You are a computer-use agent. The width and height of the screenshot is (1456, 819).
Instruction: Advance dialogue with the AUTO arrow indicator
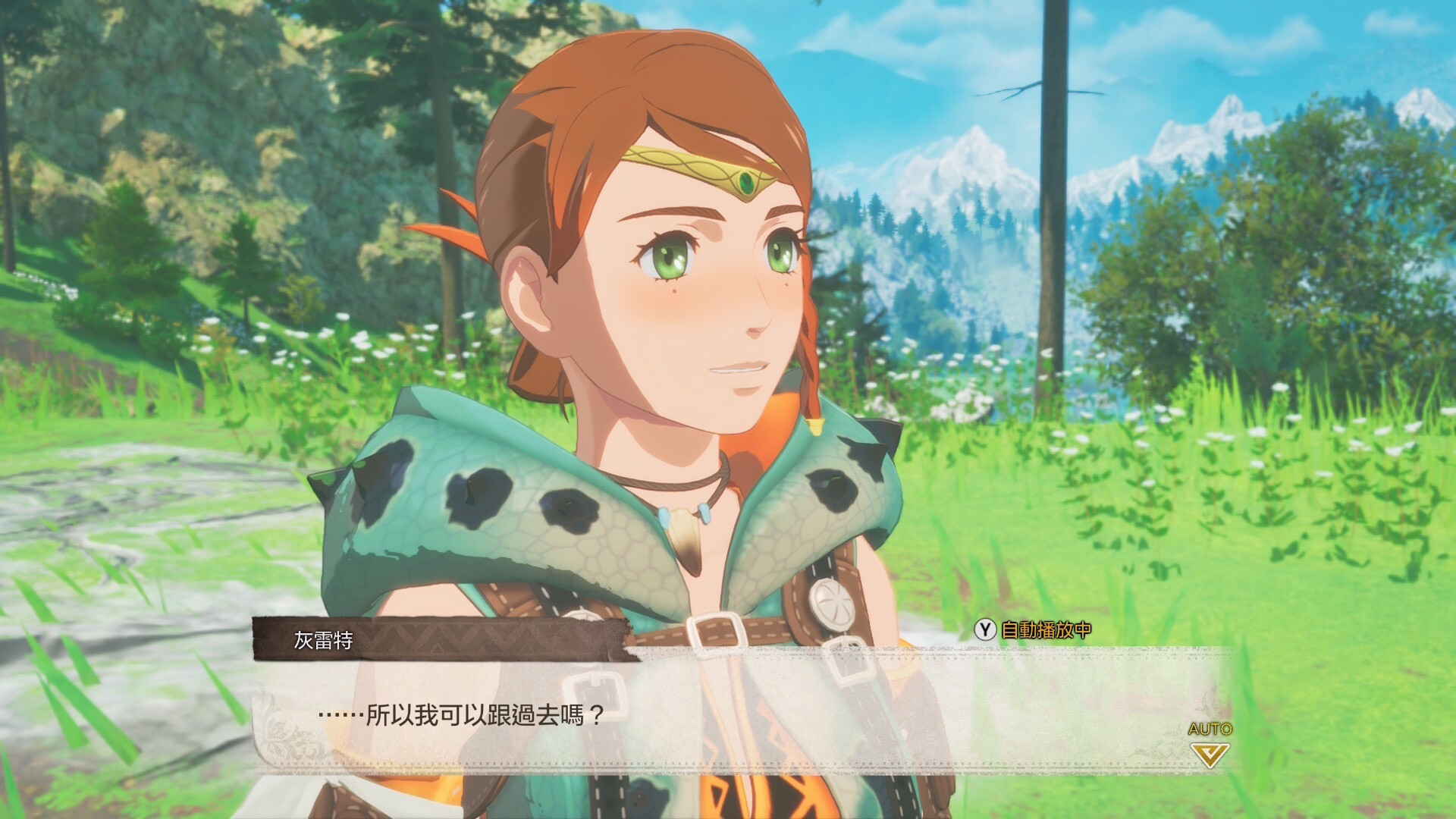tap(1210, 753)
